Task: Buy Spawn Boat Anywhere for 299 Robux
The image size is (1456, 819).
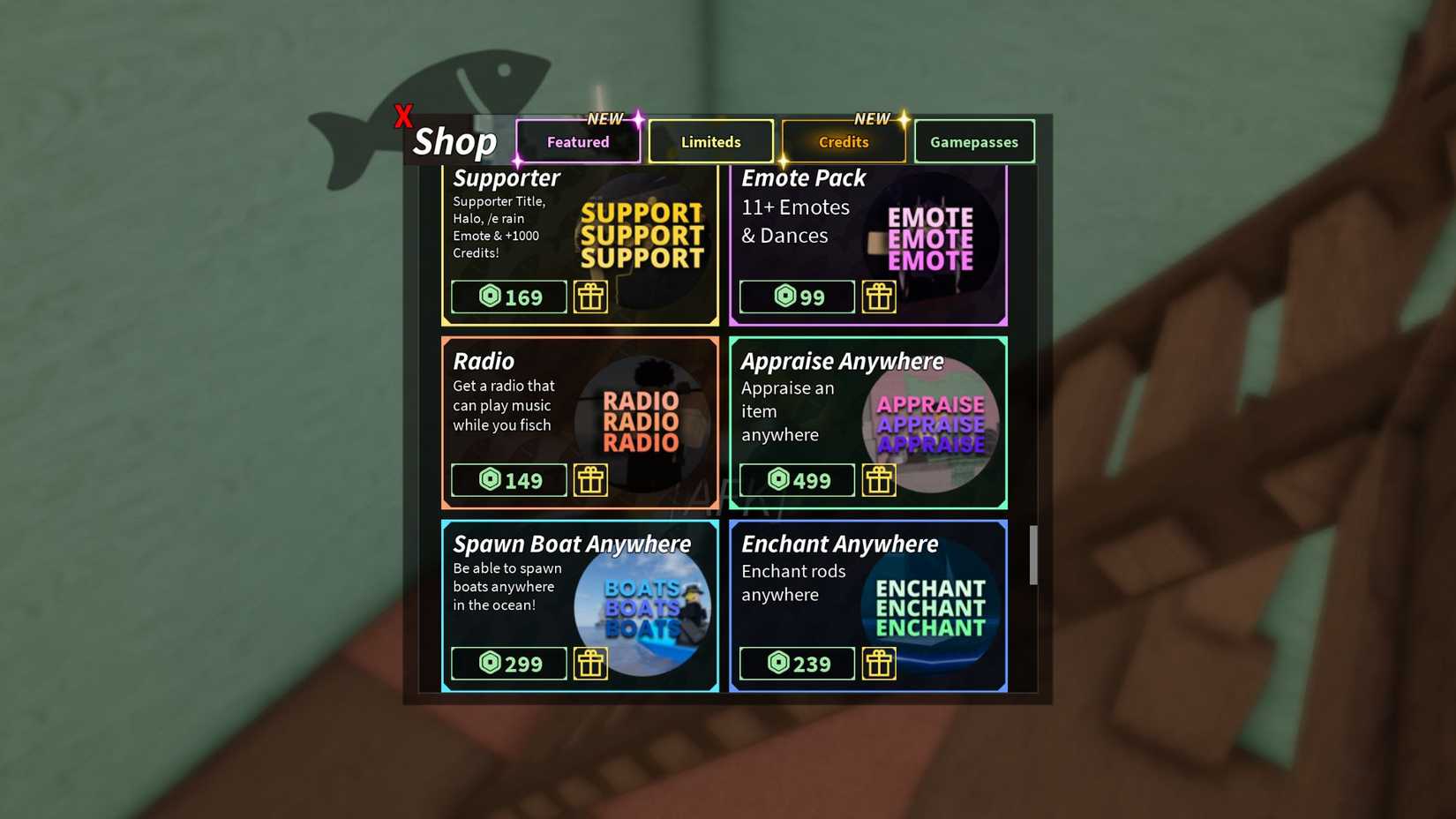Action: [508, 664]
